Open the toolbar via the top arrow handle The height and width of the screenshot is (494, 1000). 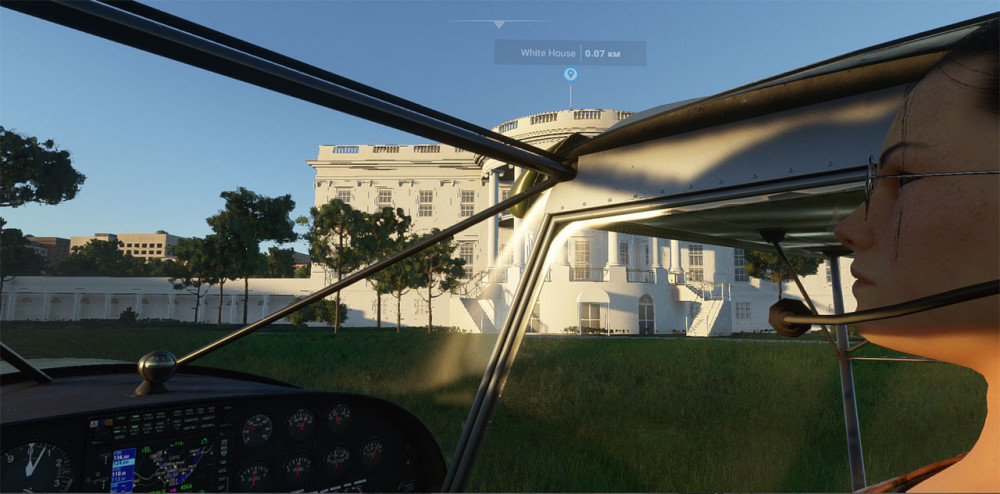click(499, 23)
